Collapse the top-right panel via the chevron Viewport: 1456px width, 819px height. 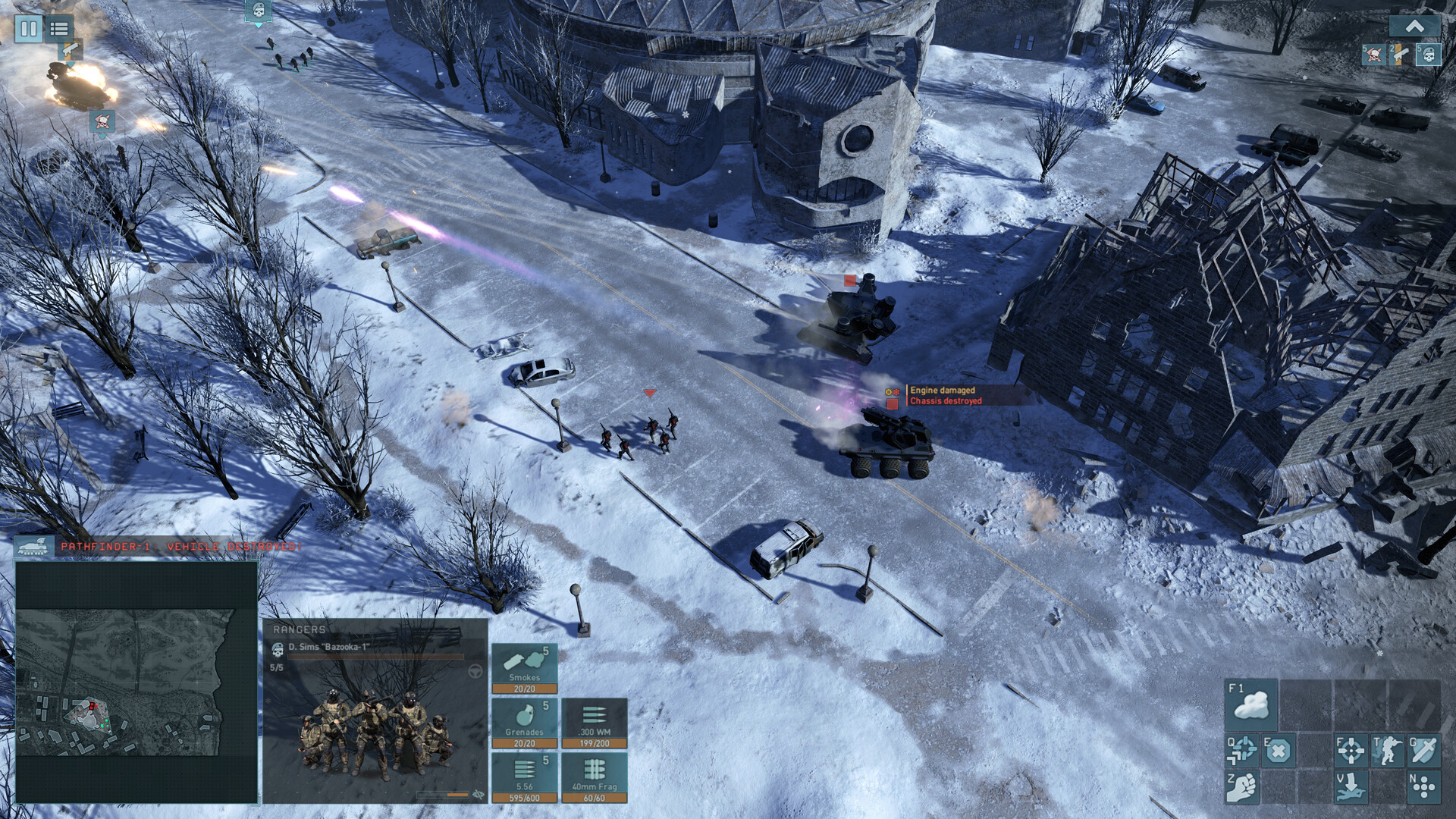[1413, 25]
